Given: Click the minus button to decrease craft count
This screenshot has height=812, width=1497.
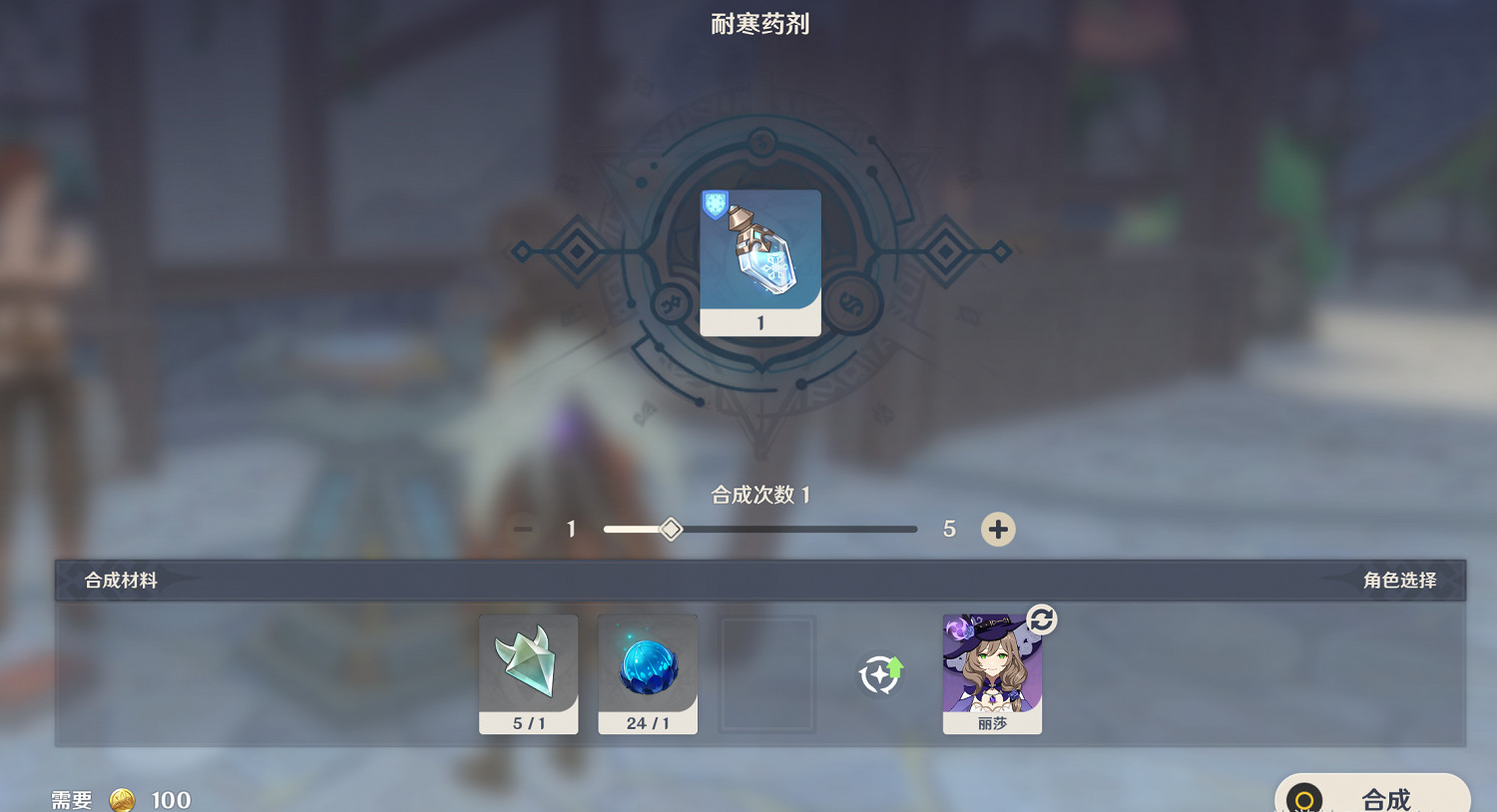Looking at the screenshot, I should (522, 529).
